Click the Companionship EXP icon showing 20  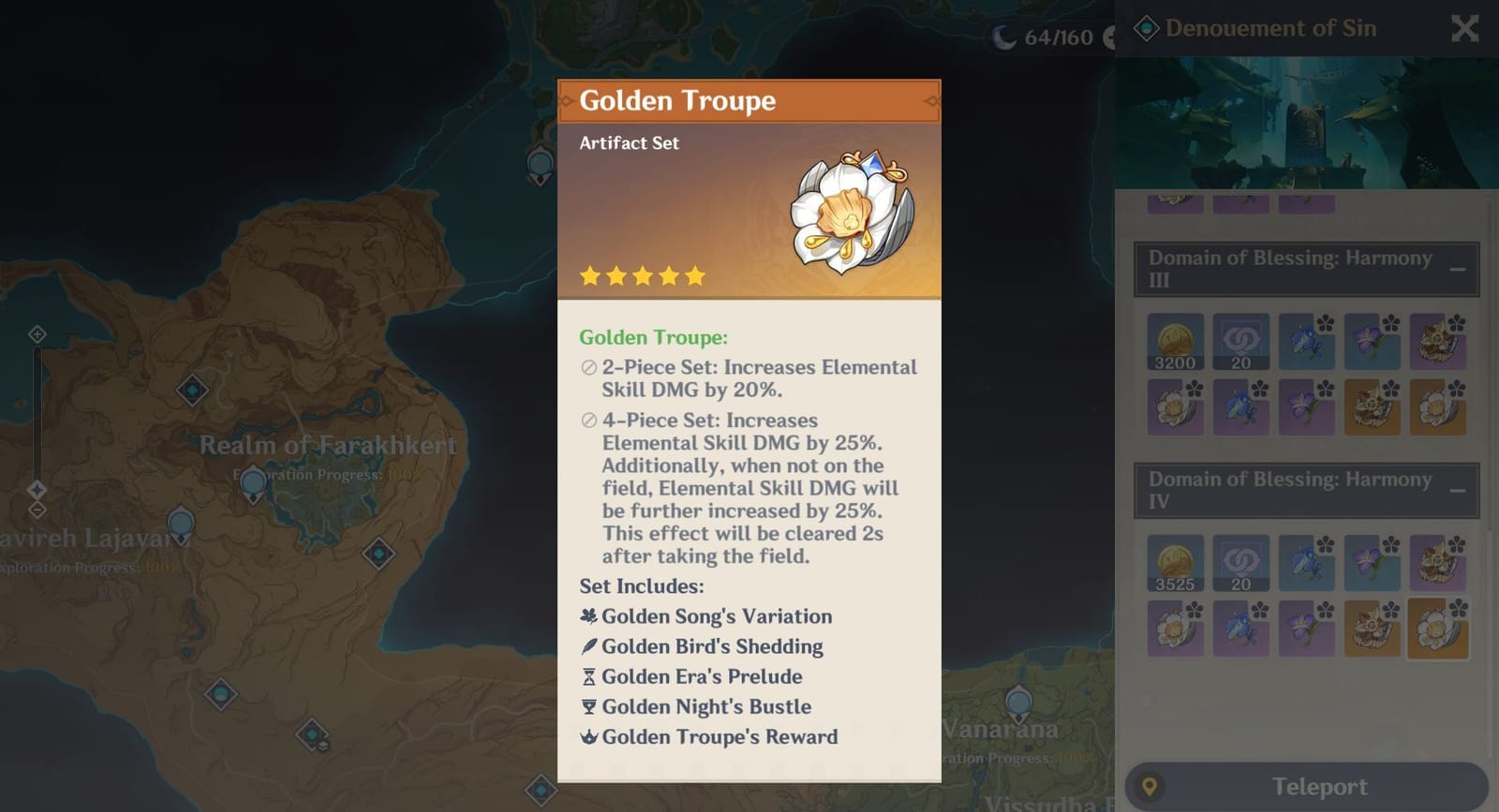tap(1240, 340)
